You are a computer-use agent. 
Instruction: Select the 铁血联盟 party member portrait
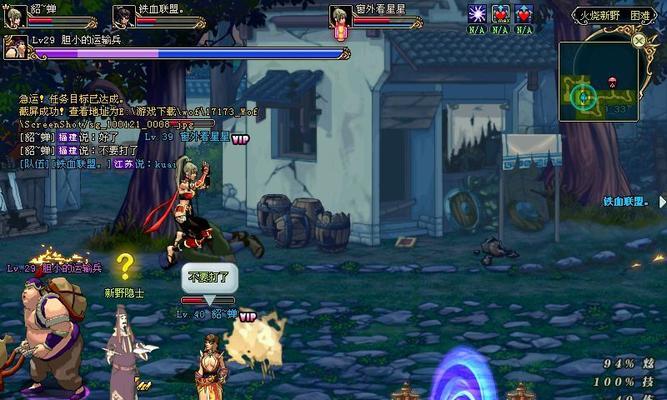[124, 16]
